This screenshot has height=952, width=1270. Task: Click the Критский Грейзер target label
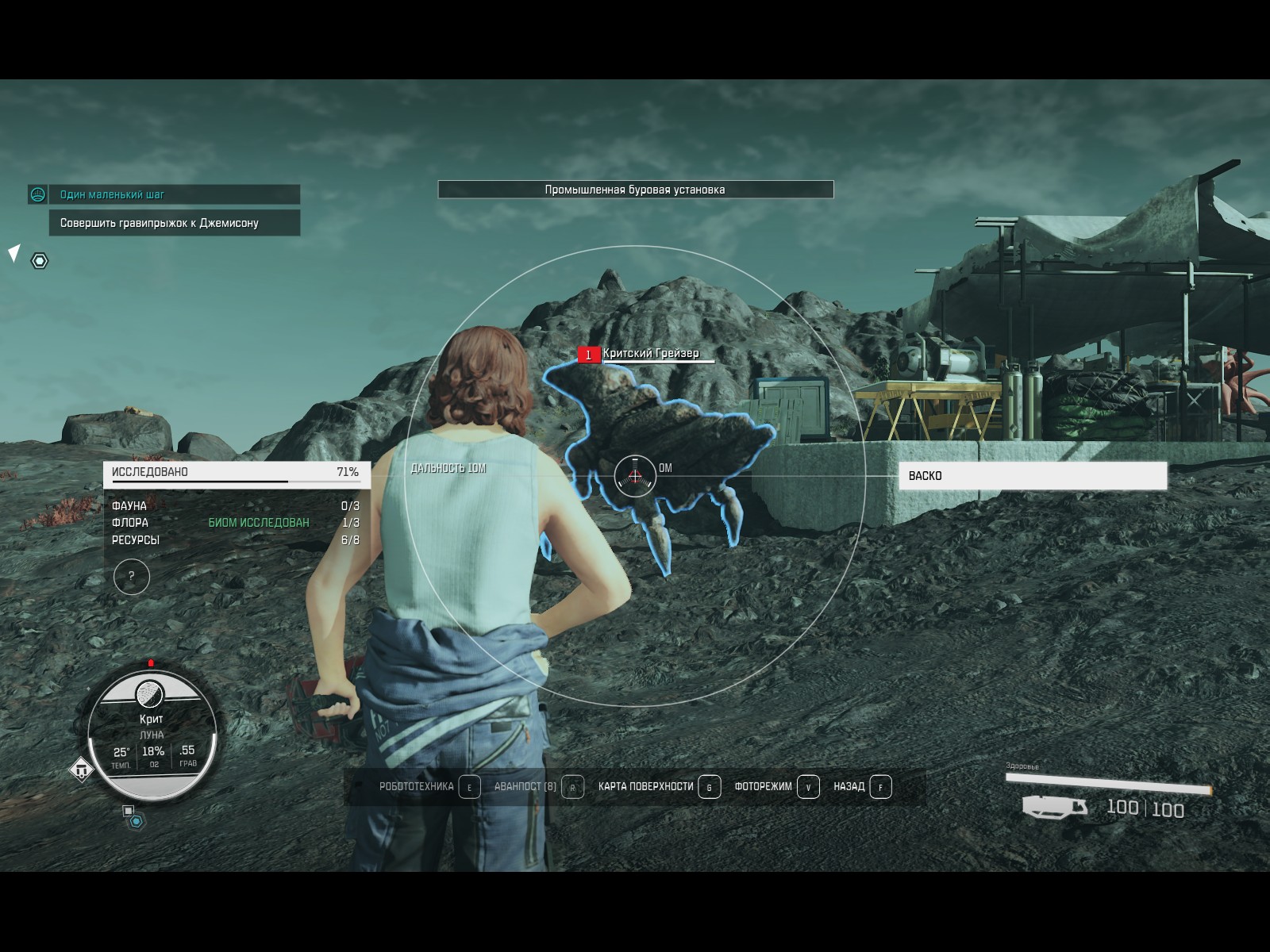pos(651,354)
